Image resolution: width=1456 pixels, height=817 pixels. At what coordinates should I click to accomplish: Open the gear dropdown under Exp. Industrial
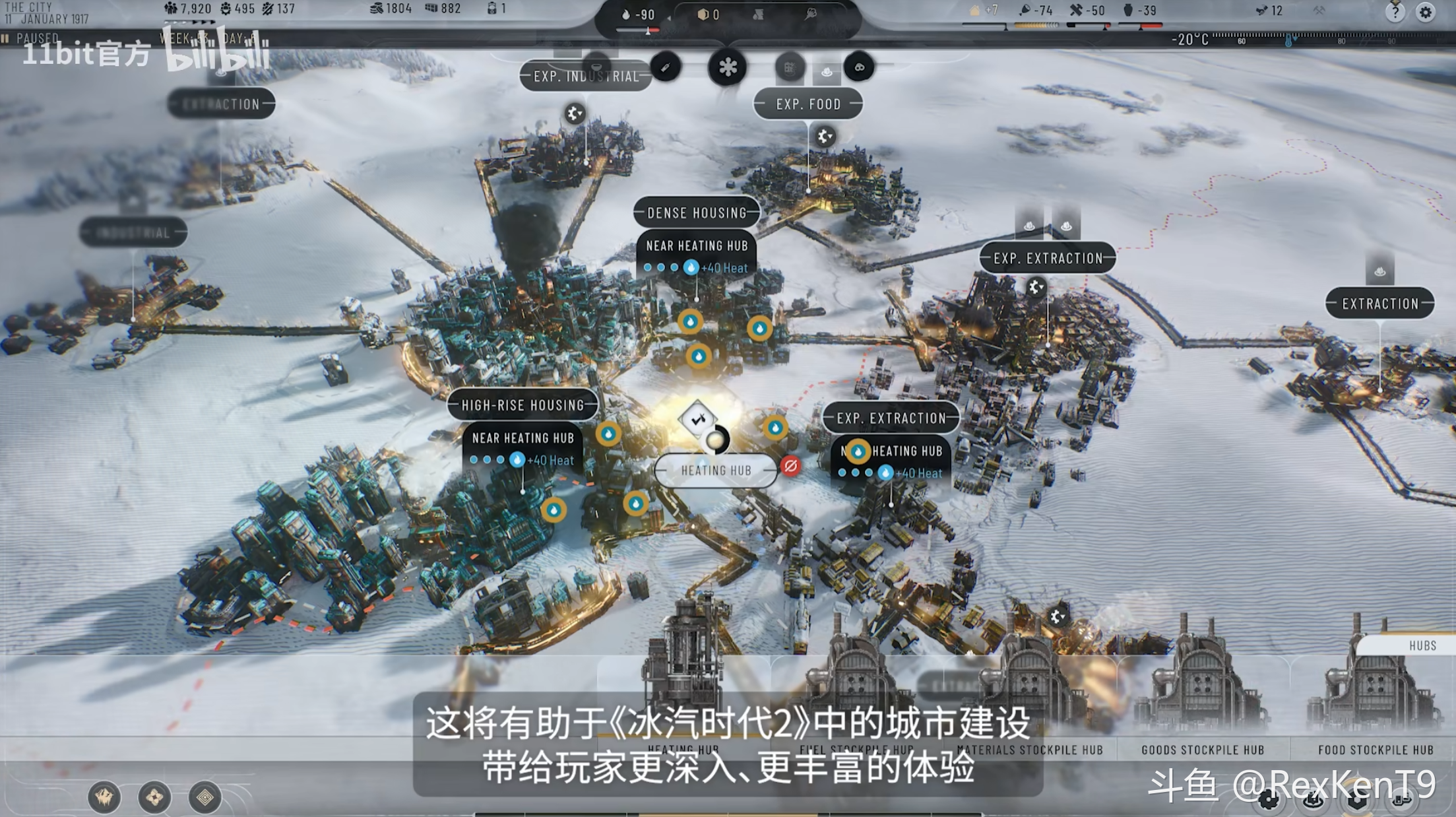pyautogui.click(x=575, y=114)
